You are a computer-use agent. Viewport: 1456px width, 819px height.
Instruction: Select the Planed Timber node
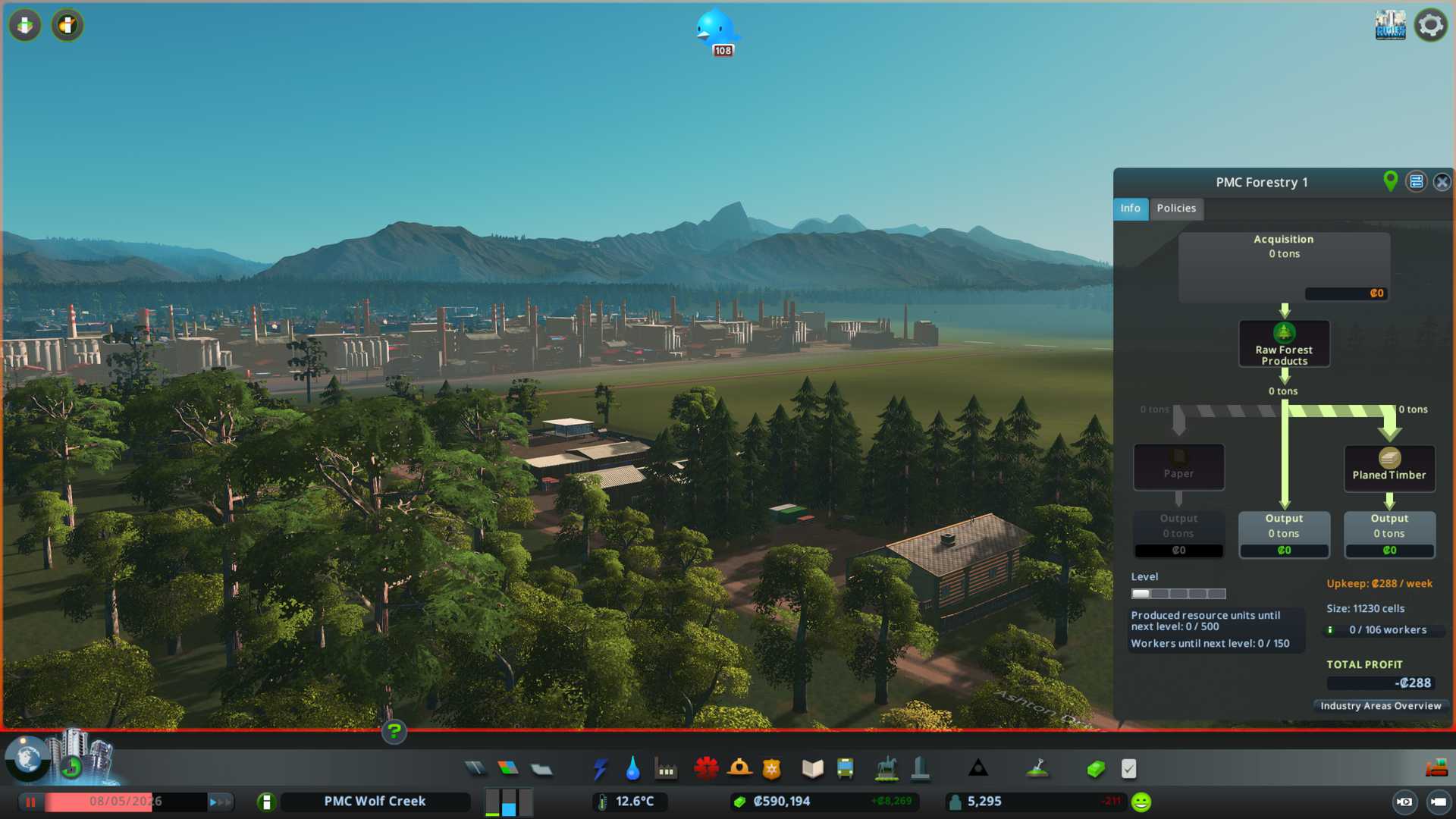tap(1389, 467)
